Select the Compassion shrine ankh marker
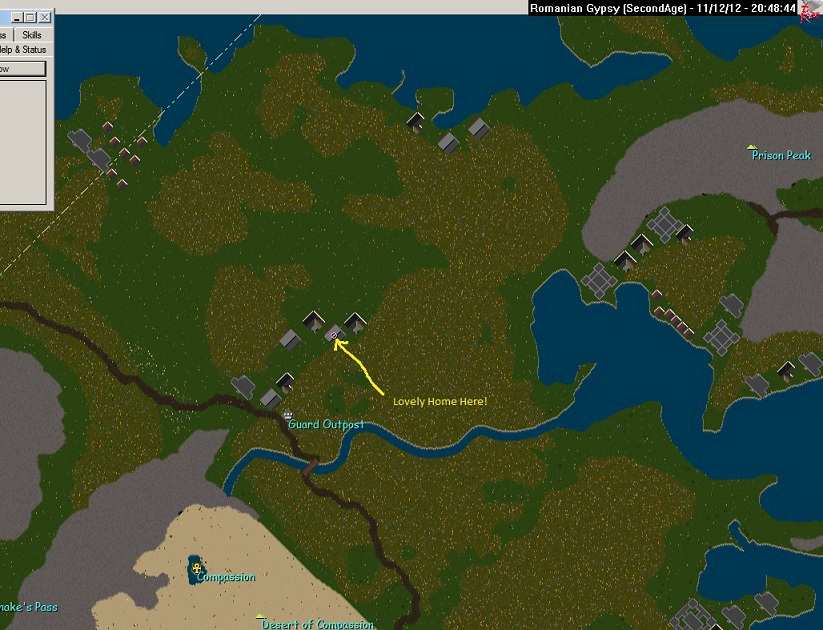Image resolution: width=823 pixels, height=630 pixels. (x=197, y=569)
